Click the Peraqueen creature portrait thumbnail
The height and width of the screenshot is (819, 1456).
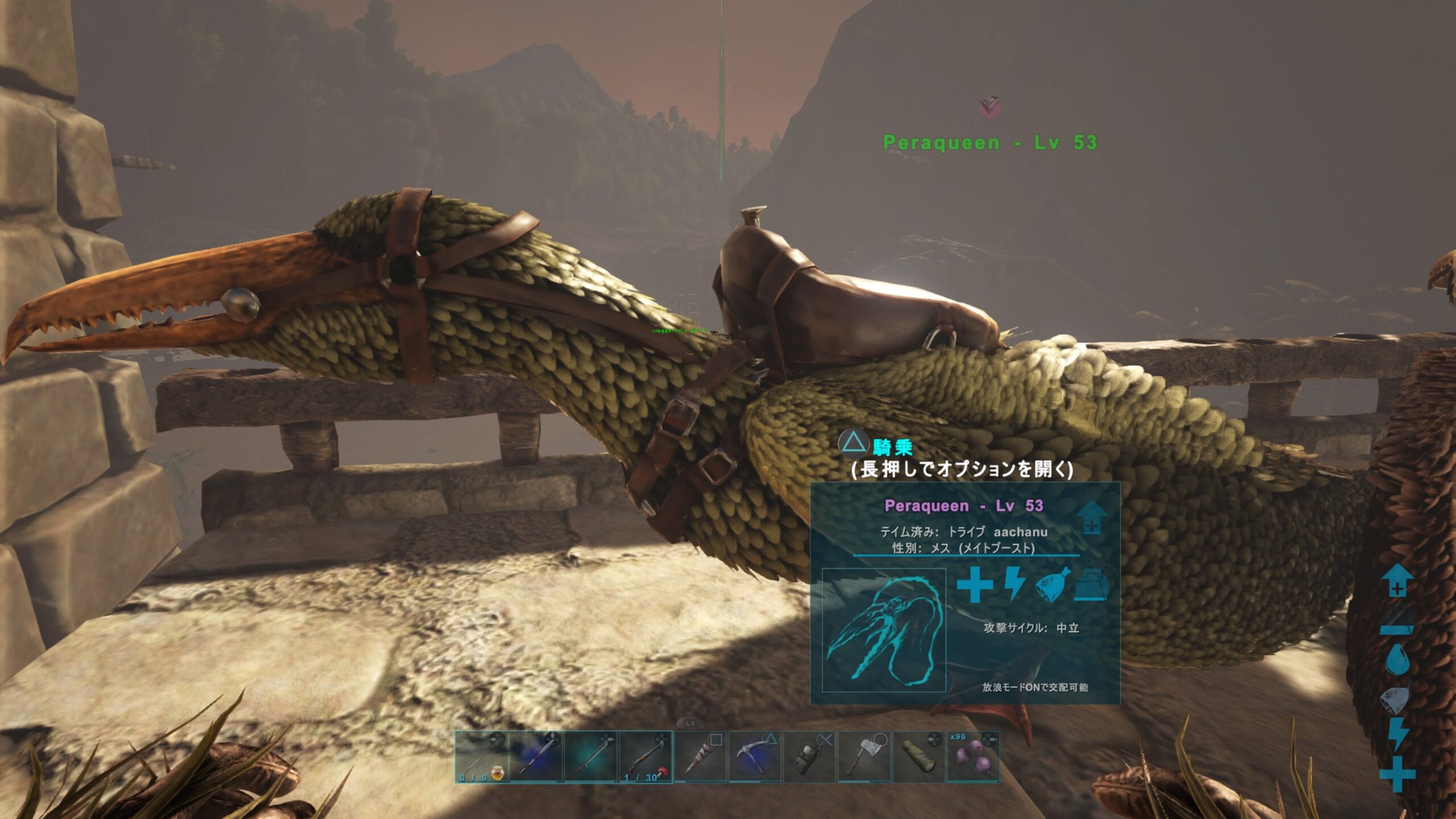[884, 630]
